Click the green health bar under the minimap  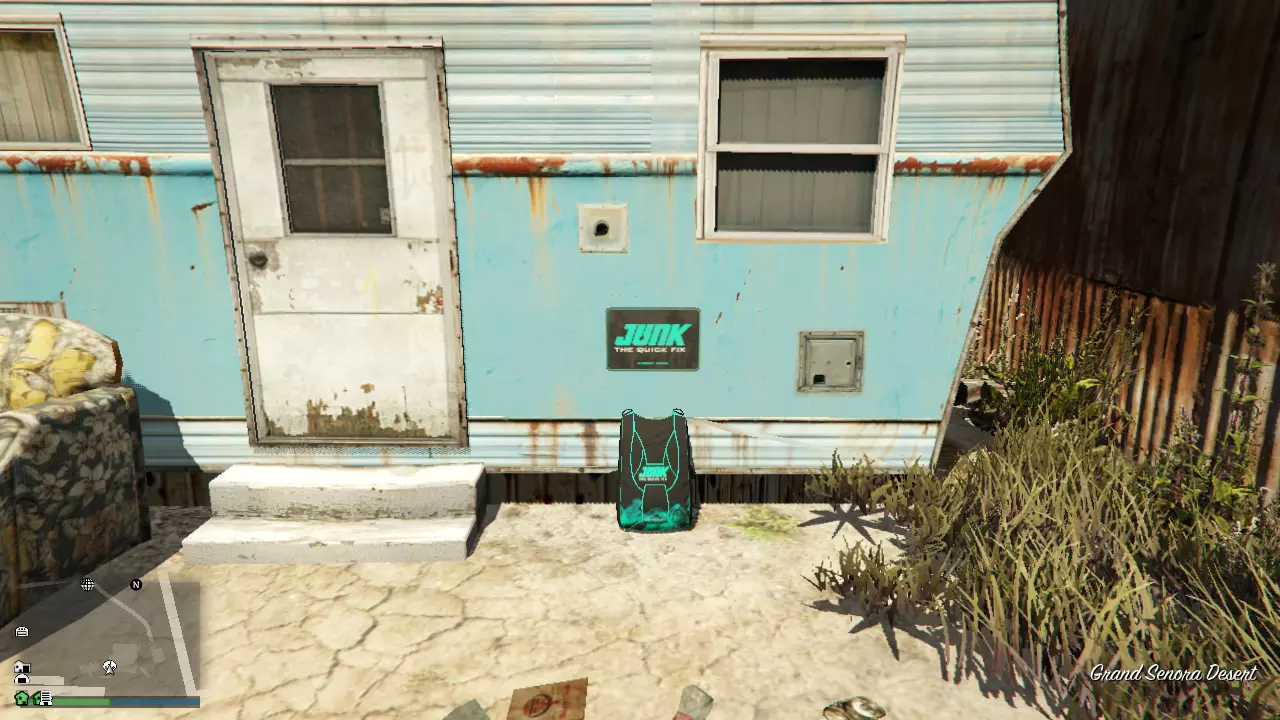point(83,701)
